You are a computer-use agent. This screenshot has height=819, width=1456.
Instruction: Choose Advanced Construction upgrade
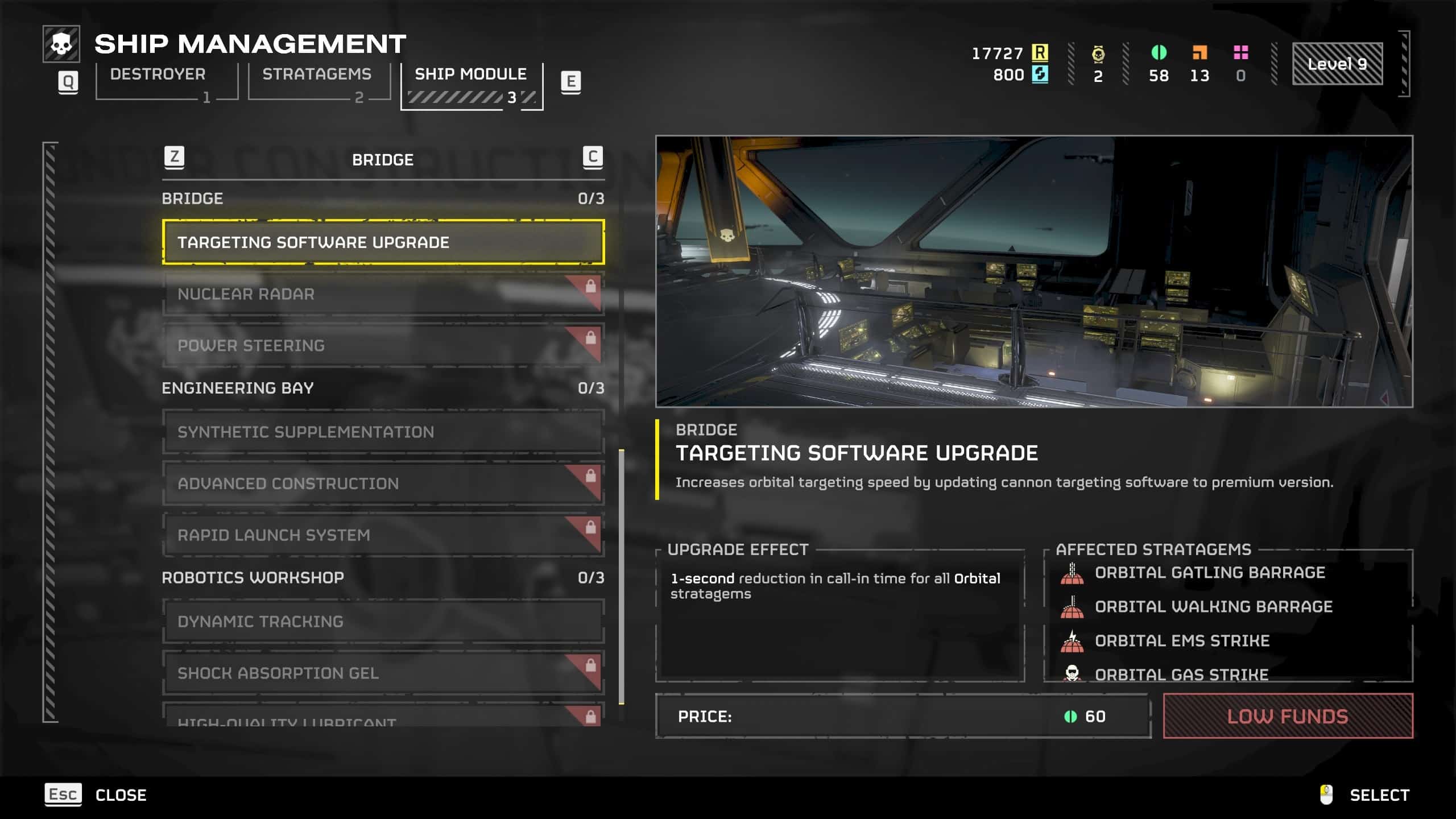pos(383,483)
